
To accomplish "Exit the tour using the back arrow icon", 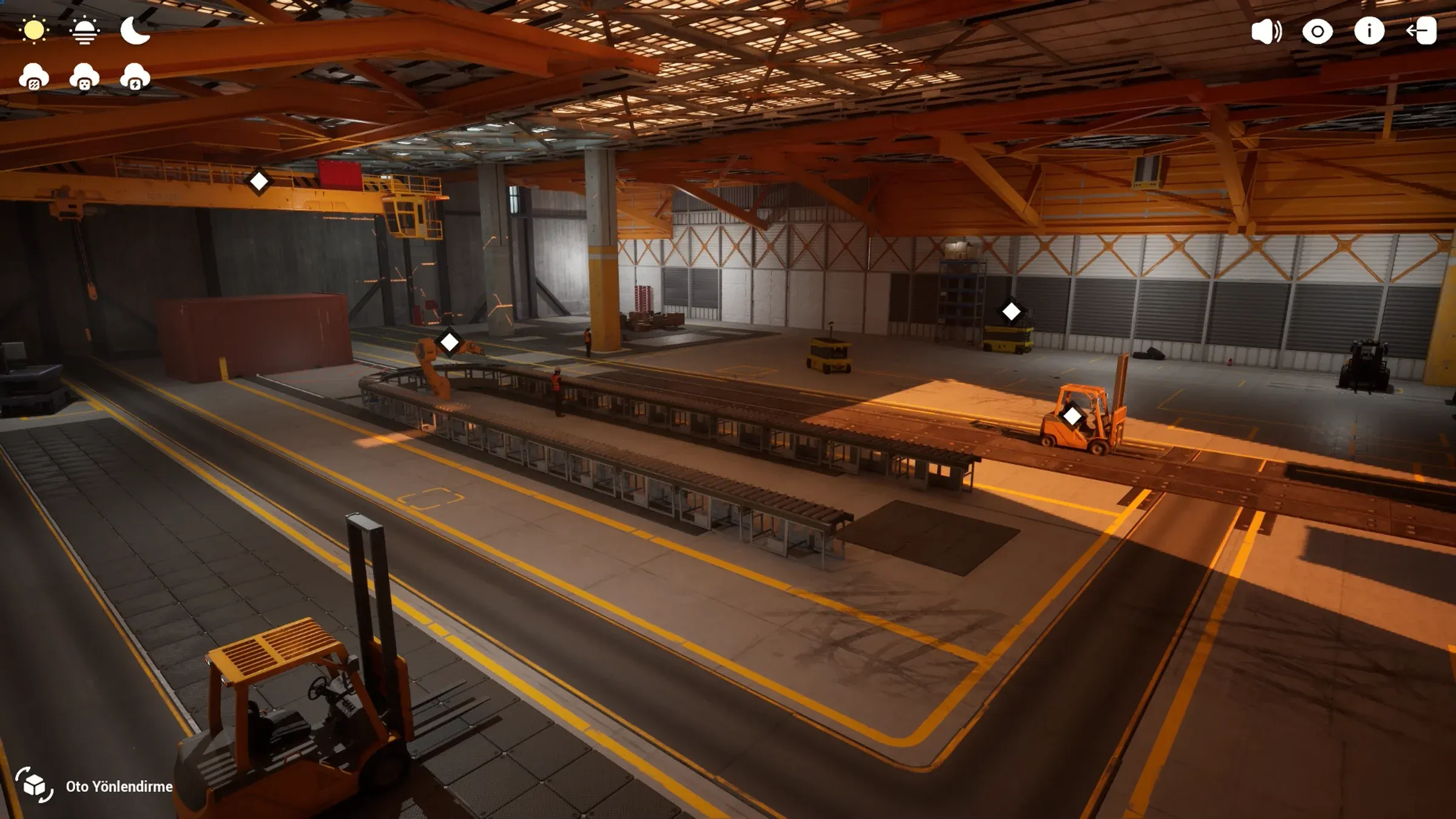I will pyautogui.click(x=1423, y=32).
